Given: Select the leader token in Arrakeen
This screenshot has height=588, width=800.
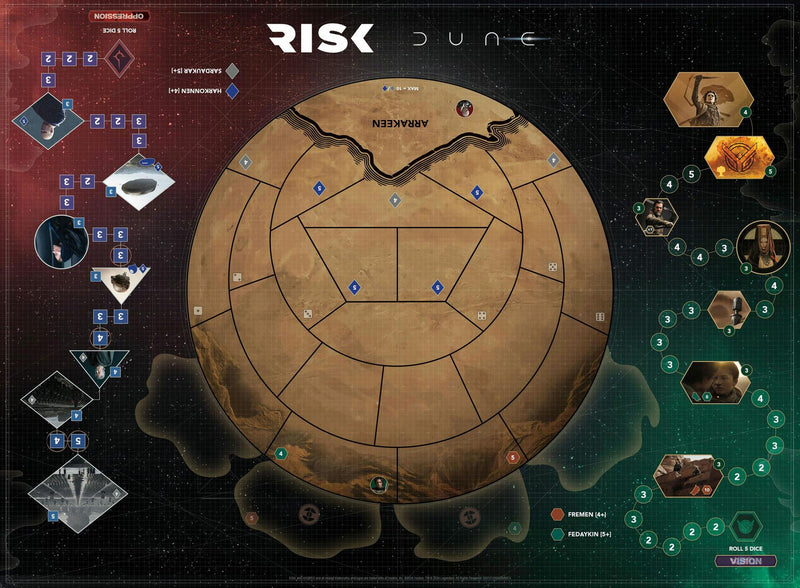Looking at the screenshot, I should click(x=464, y=108).
